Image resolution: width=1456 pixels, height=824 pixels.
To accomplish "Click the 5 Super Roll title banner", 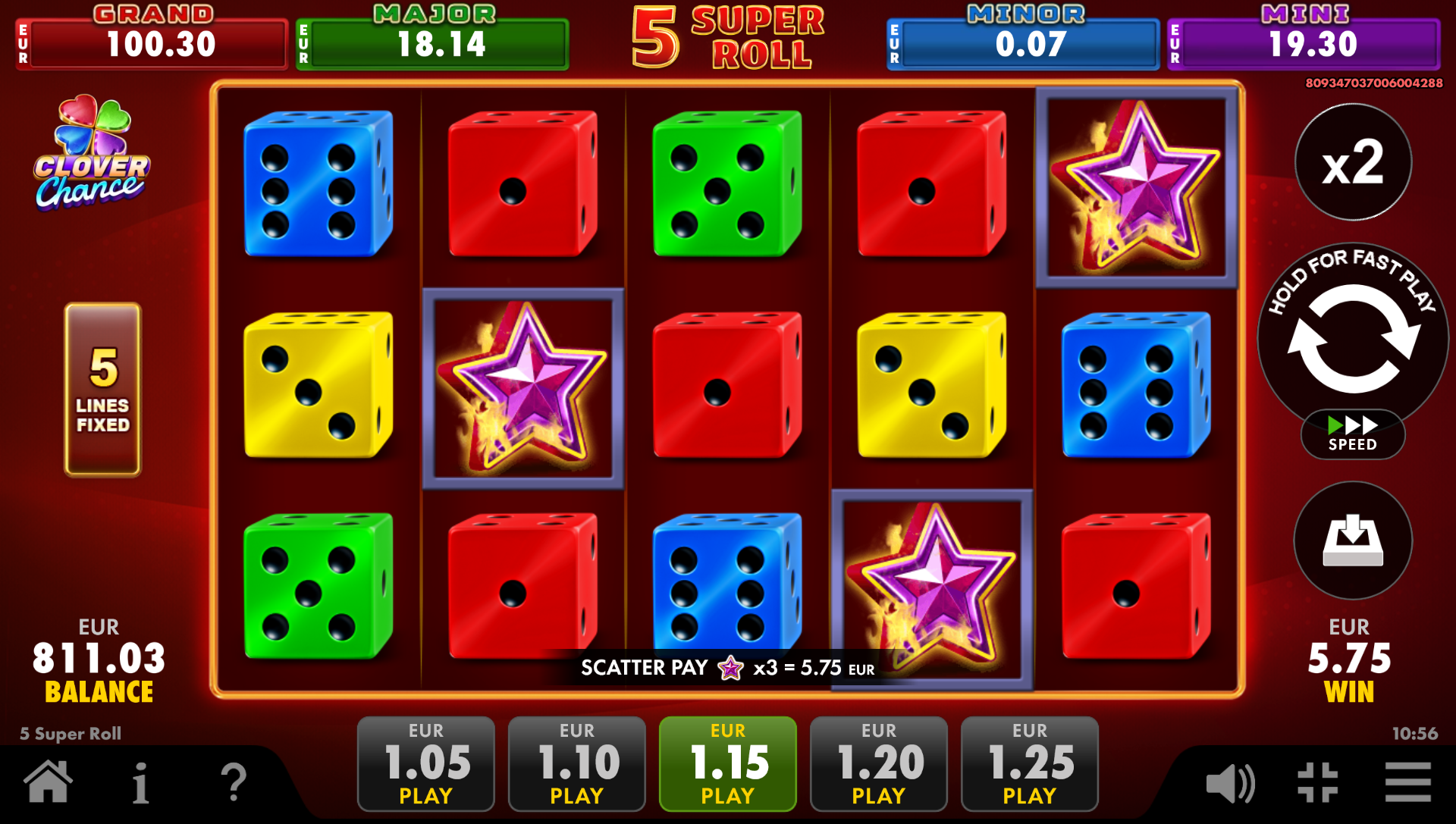I will (723, 39).
